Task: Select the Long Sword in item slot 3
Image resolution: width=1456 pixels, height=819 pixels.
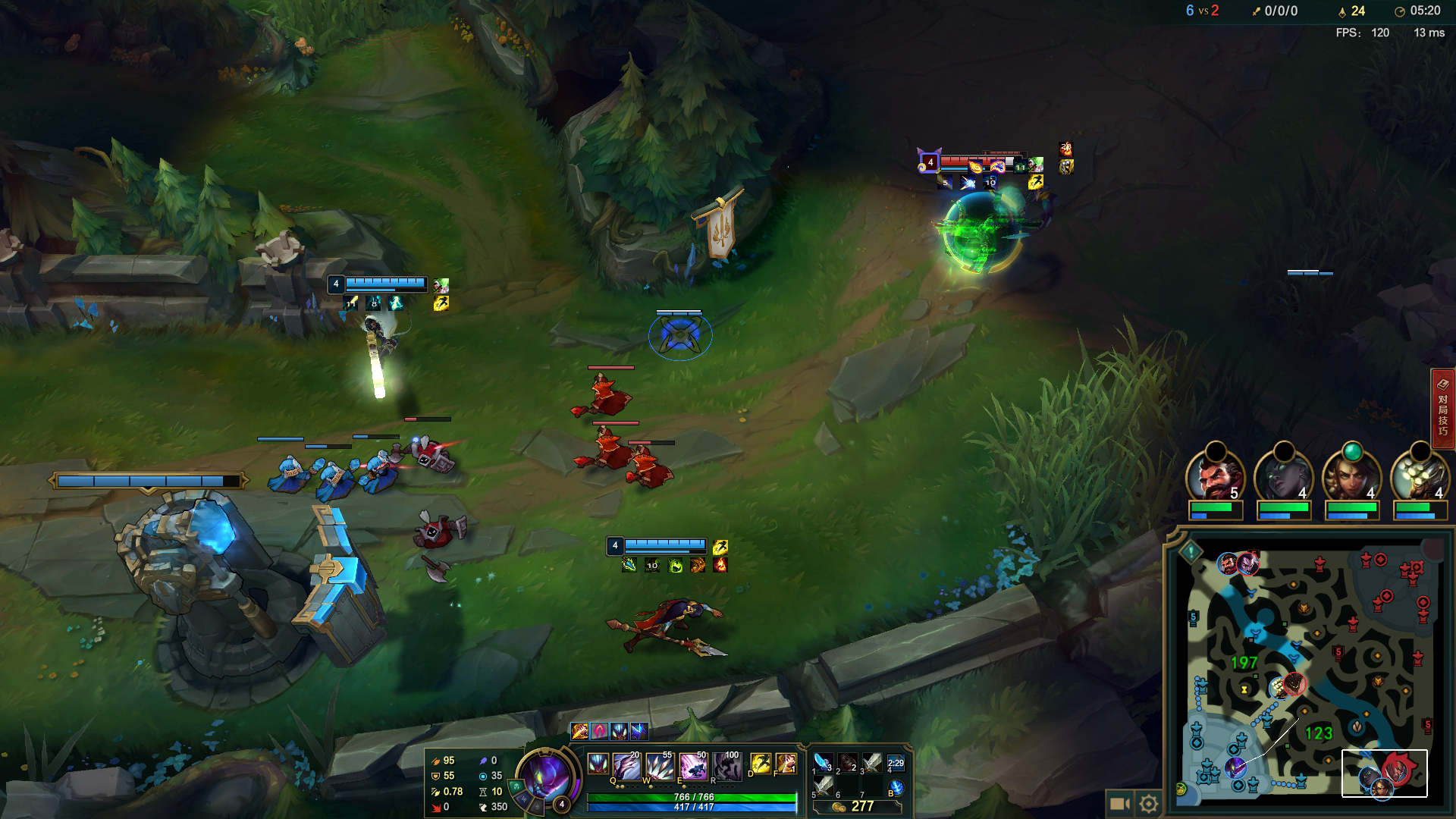Action: [x=872, y=762]
